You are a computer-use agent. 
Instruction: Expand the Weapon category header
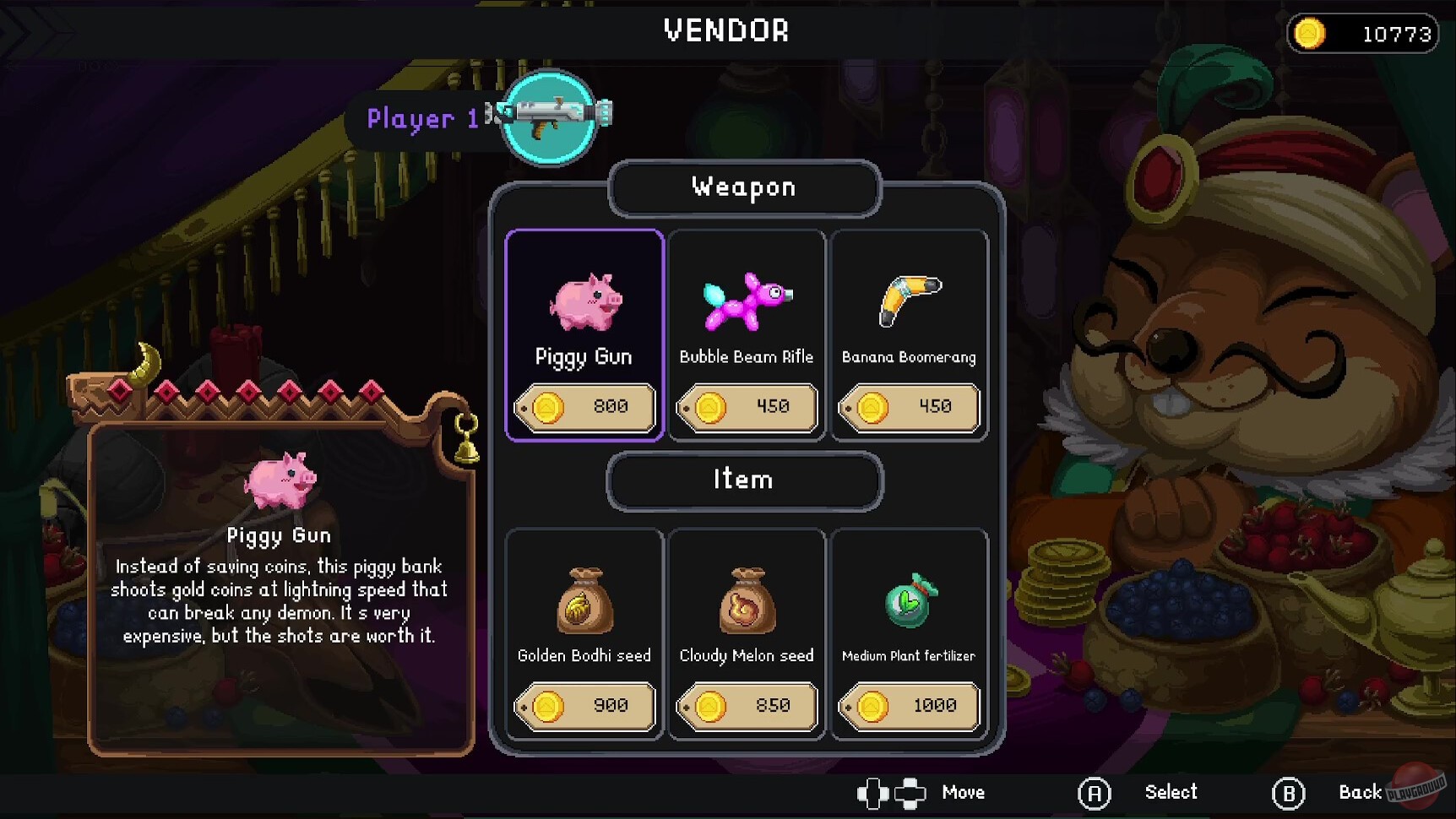coord(744,187)
